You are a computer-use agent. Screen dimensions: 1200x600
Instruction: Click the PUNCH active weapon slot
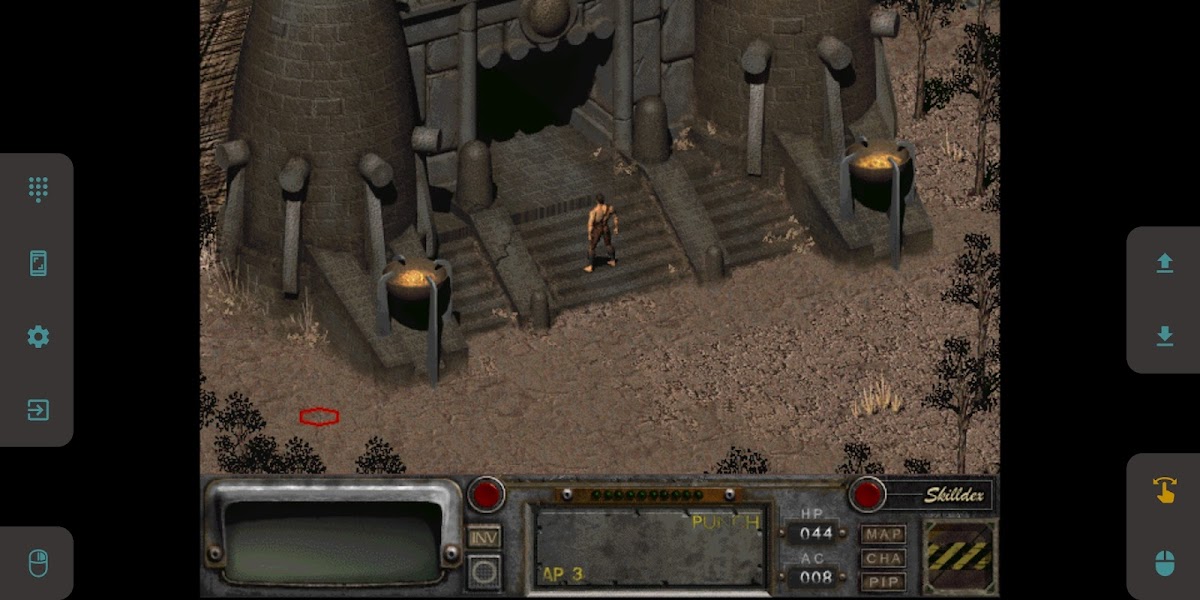pos(649,546)
